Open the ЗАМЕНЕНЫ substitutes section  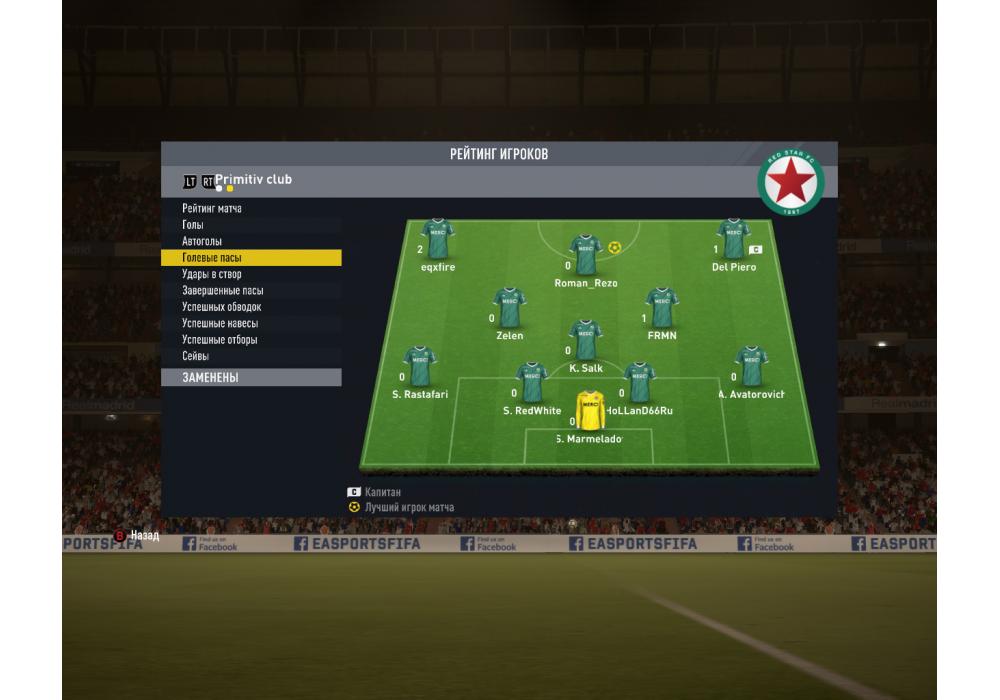pos(250,378)
